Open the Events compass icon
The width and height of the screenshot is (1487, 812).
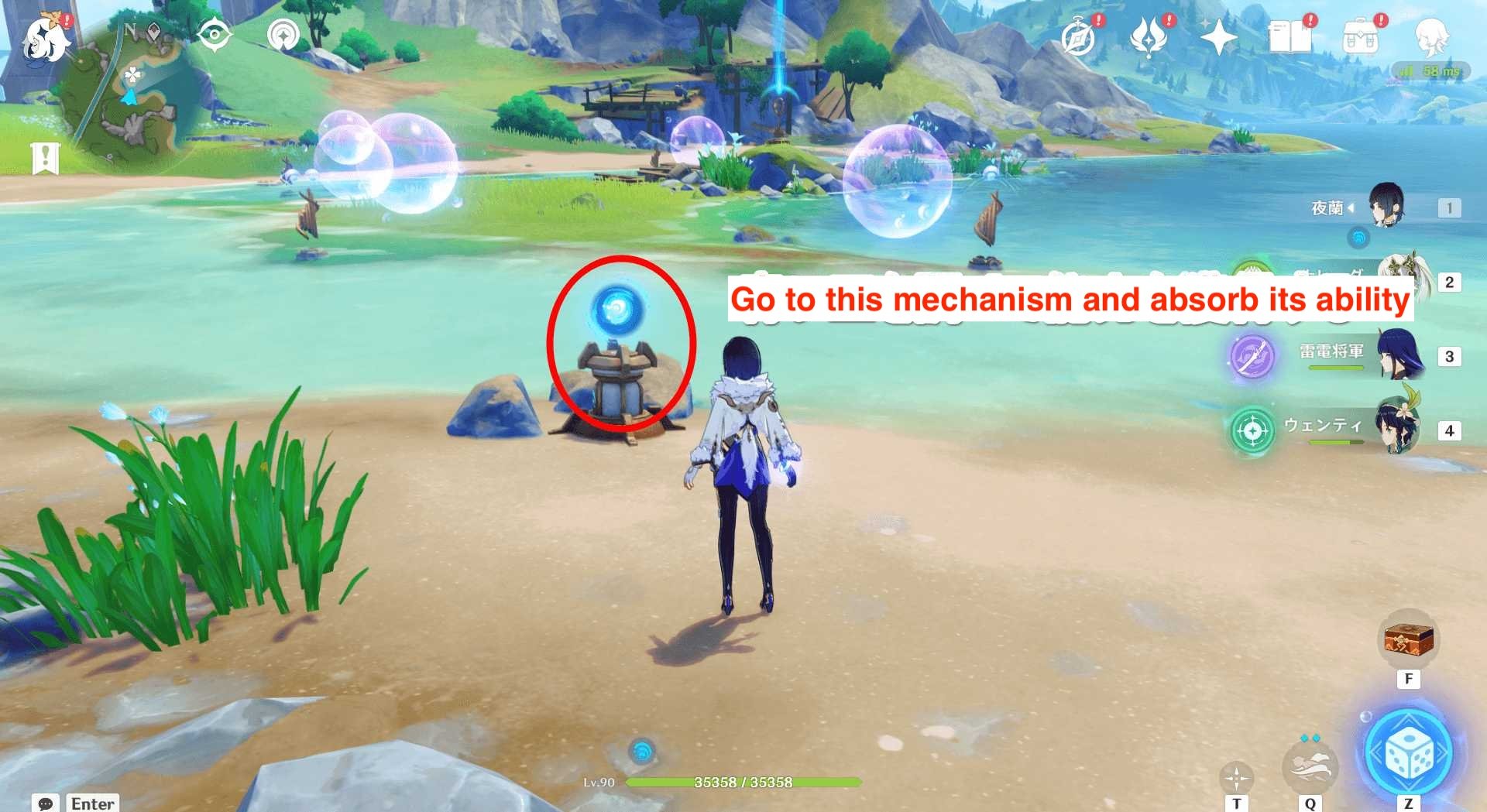[x=1078, y=37]
